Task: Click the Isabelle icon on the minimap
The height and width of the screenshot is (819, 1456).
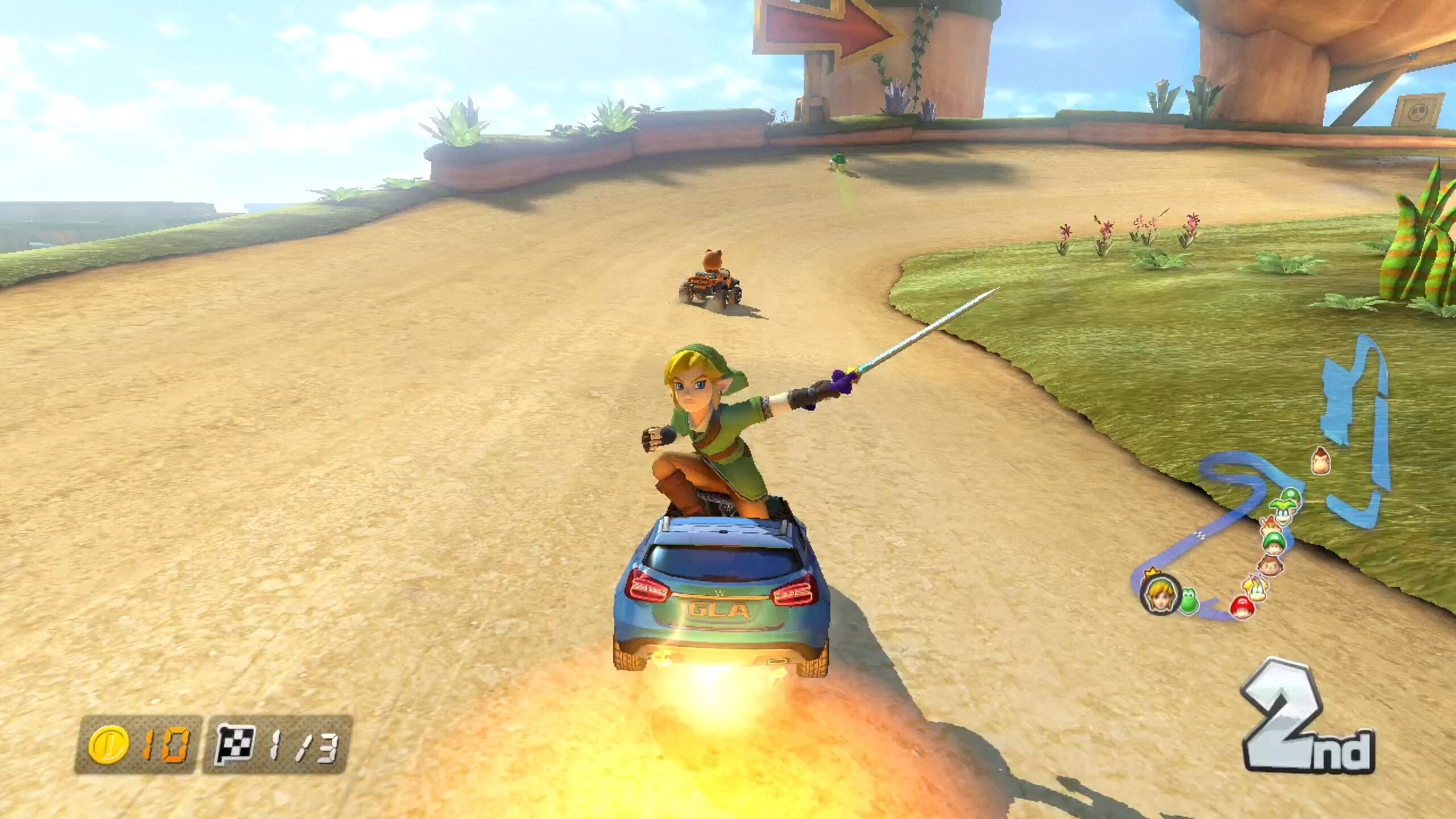Action: pos(1256,587)
